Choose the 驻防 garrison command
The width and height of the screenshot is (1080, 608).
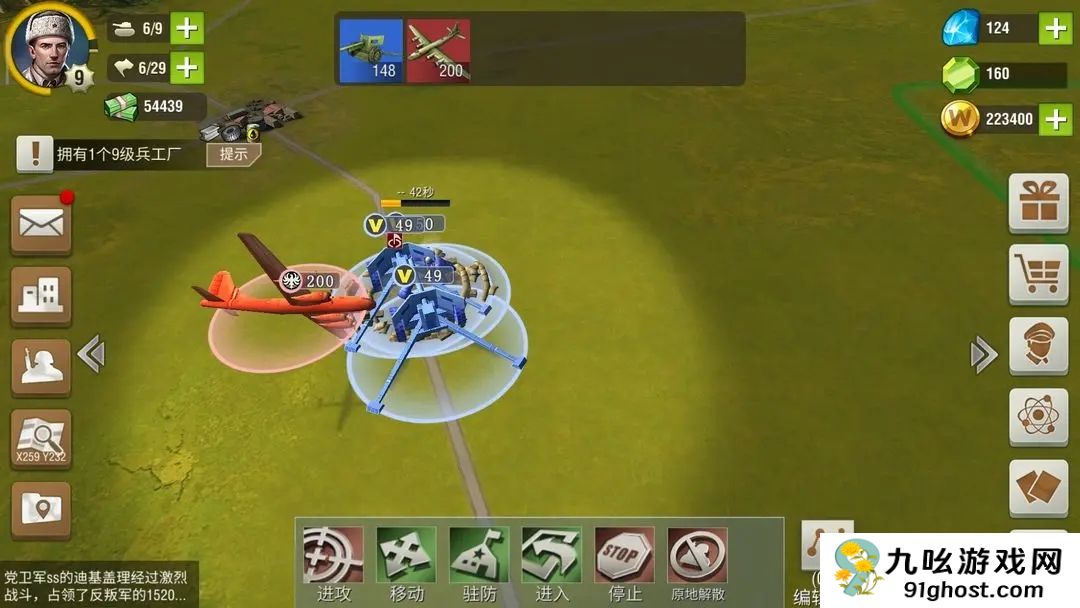pyautogui.click(x=479, y=565)
